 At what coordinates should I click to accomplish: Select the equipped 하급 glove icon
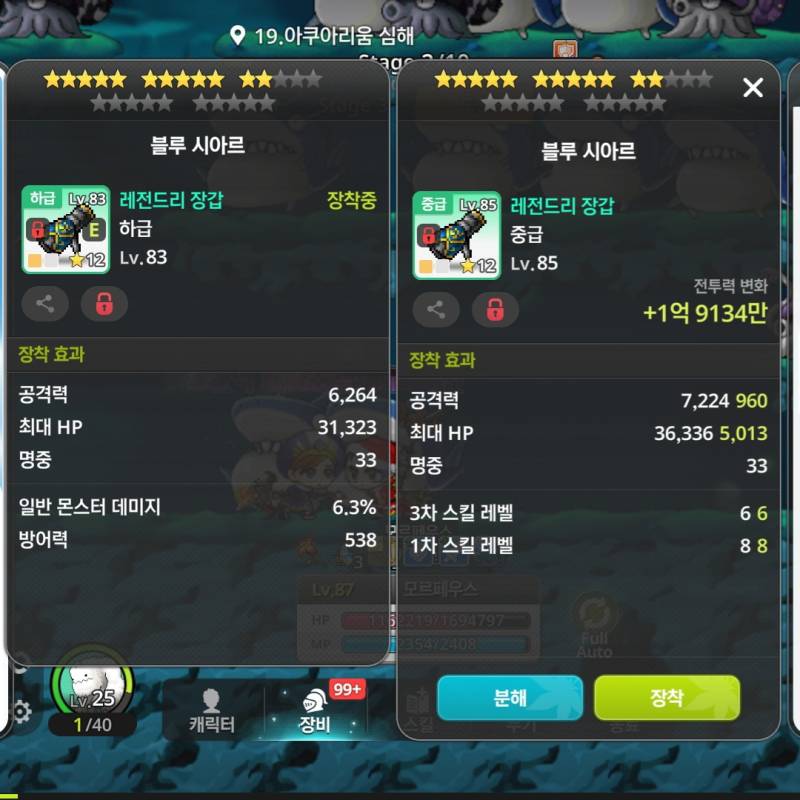pyautogui.click(x=65, y=231)
